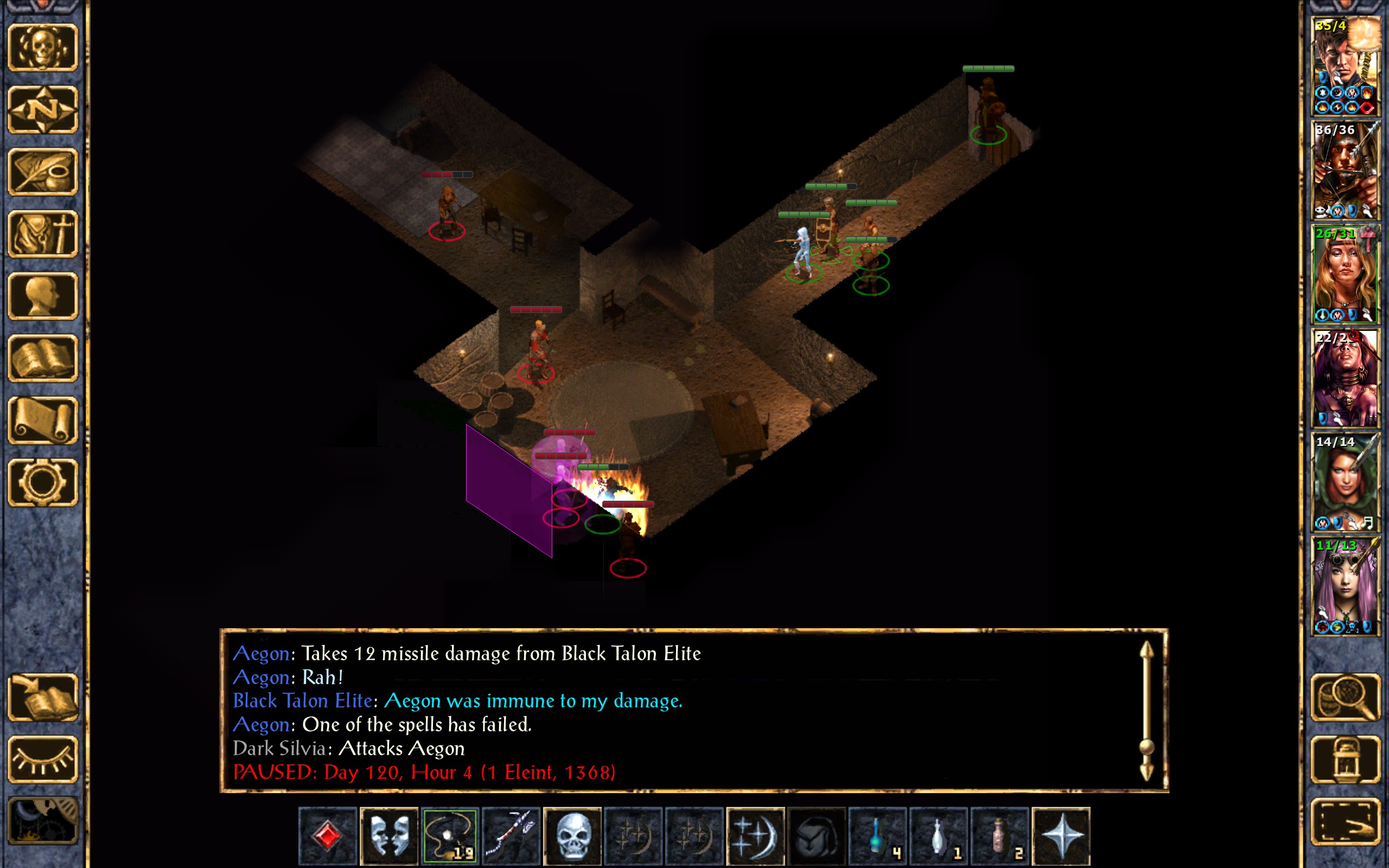Toggle party AI lantern button
Image resolution: width=1389 pixels, height=868 pixels.
[x=1345, y=759]
